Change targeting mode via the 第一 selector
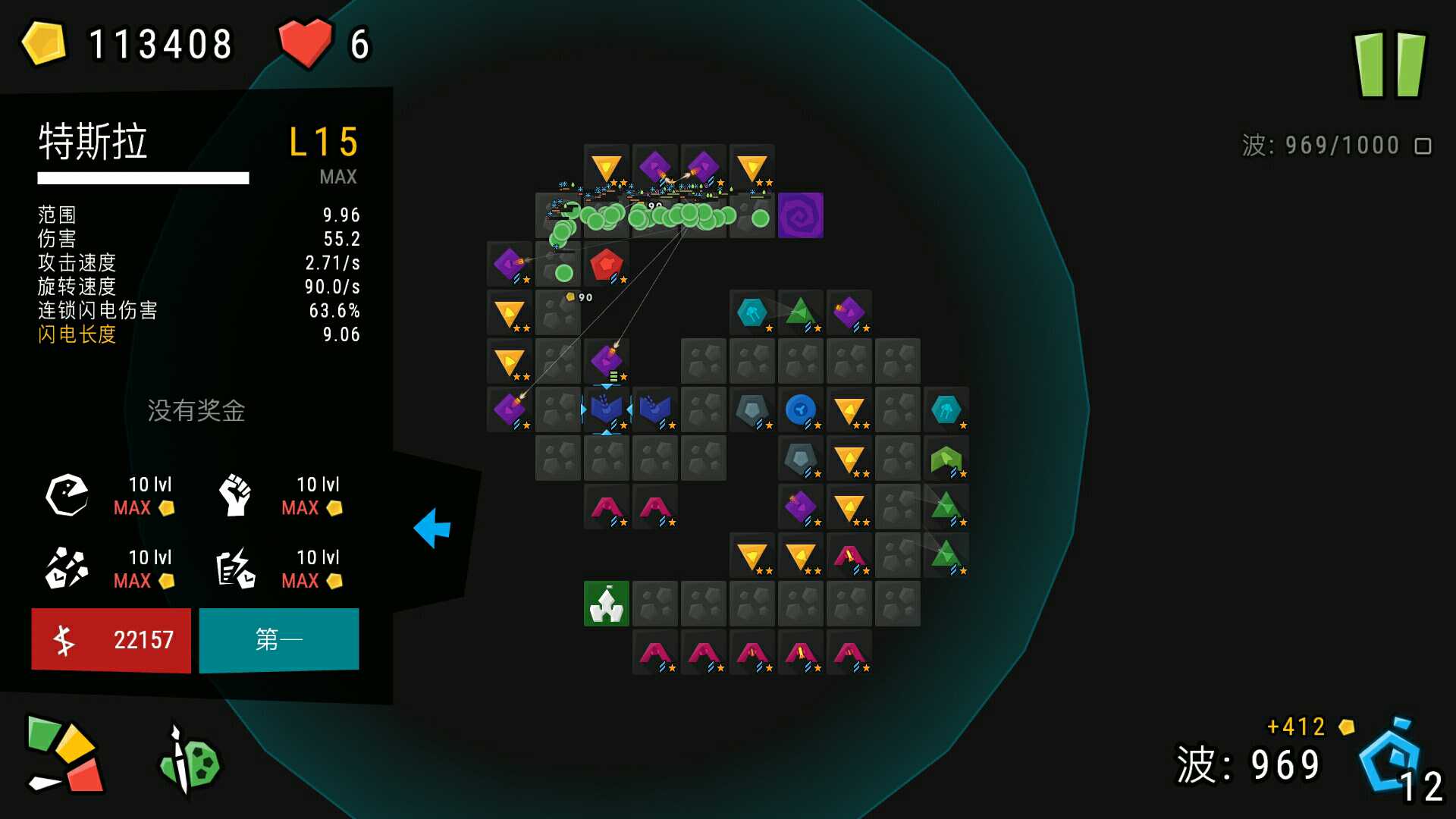1456x819 pixels. [278, 639]
